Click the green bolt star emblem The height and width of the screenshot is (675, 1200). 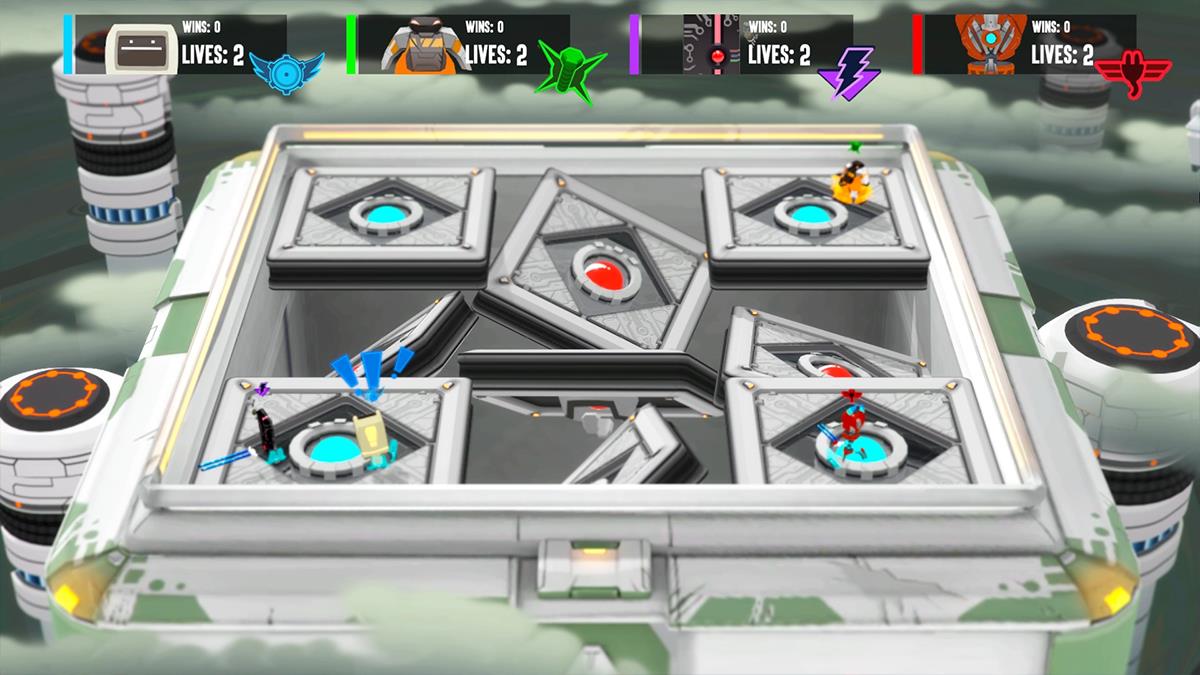[x=569, y=69]
